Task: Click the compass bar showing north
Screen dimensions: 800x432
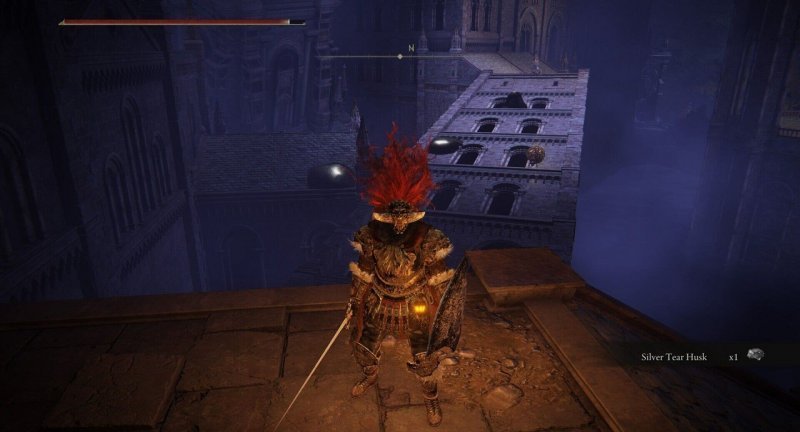Action: pos(401,56)
